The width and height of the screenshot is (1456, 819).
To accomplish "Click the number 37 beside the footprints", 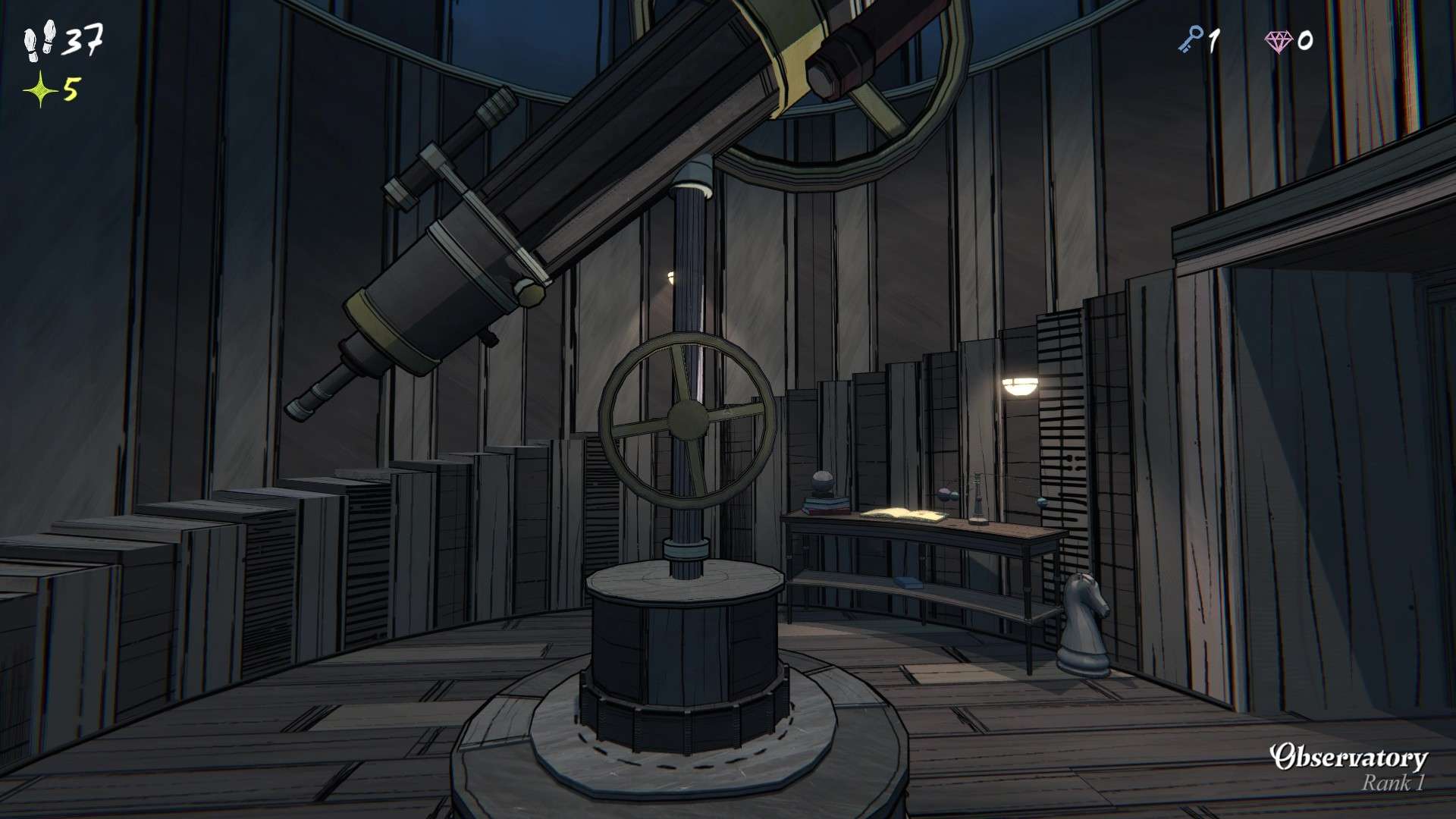I will point(86,39).
